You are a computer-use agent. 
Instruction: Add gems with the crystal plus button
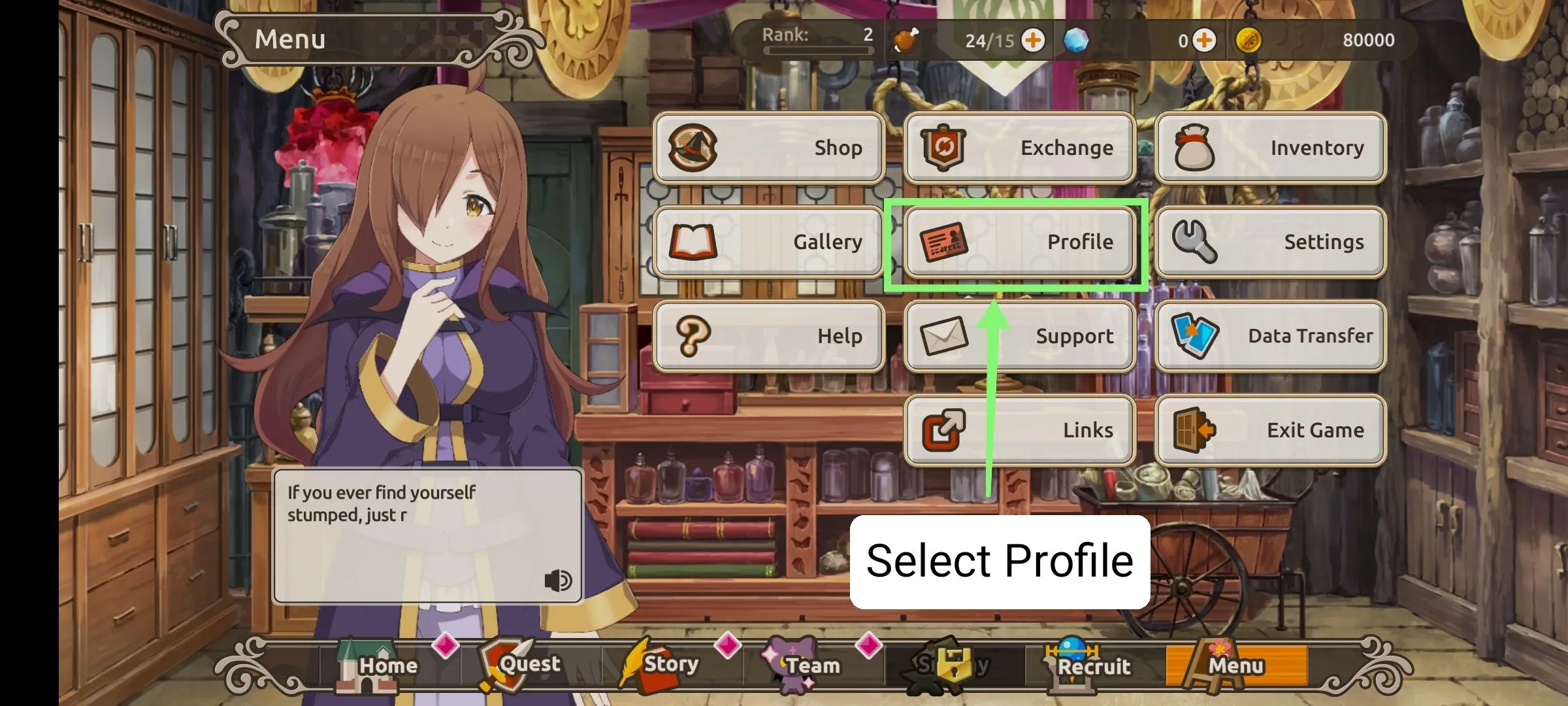coord(1204,41)
